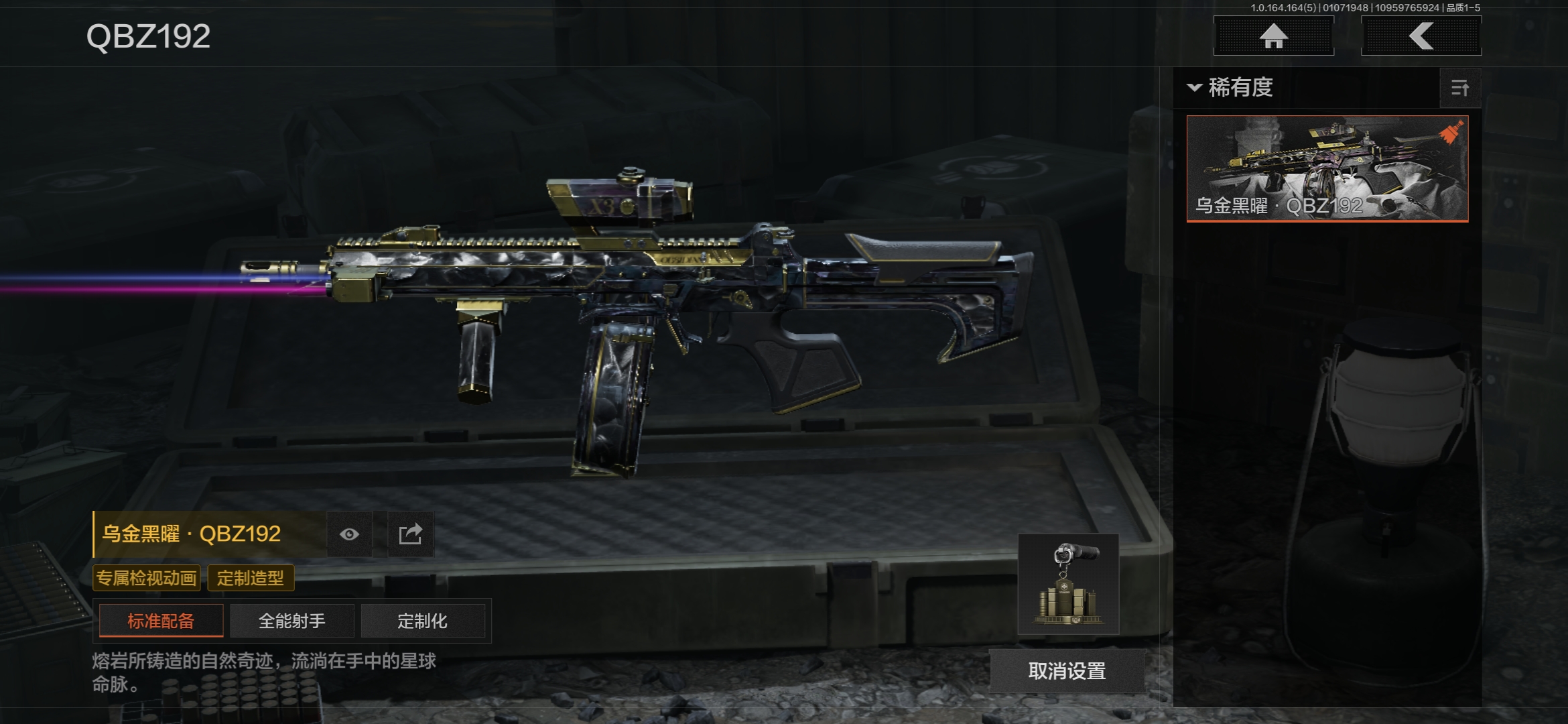The height and width of the screenshot is (724, 1568).
Task: Switch to the 全能射手 tab
Action: coord(291,621)
